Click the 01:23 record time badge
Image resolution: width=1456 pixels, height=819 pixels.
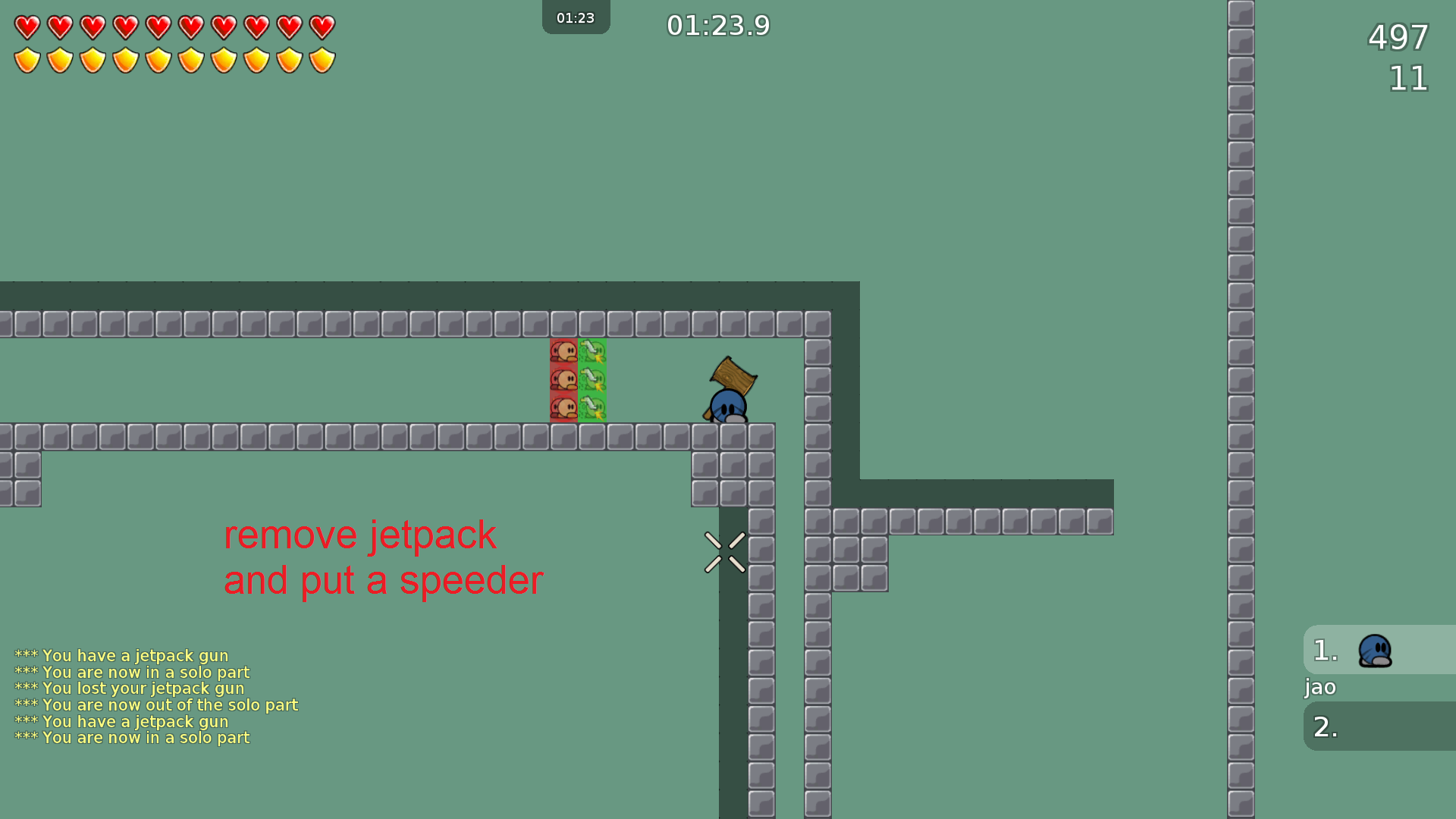576,17
